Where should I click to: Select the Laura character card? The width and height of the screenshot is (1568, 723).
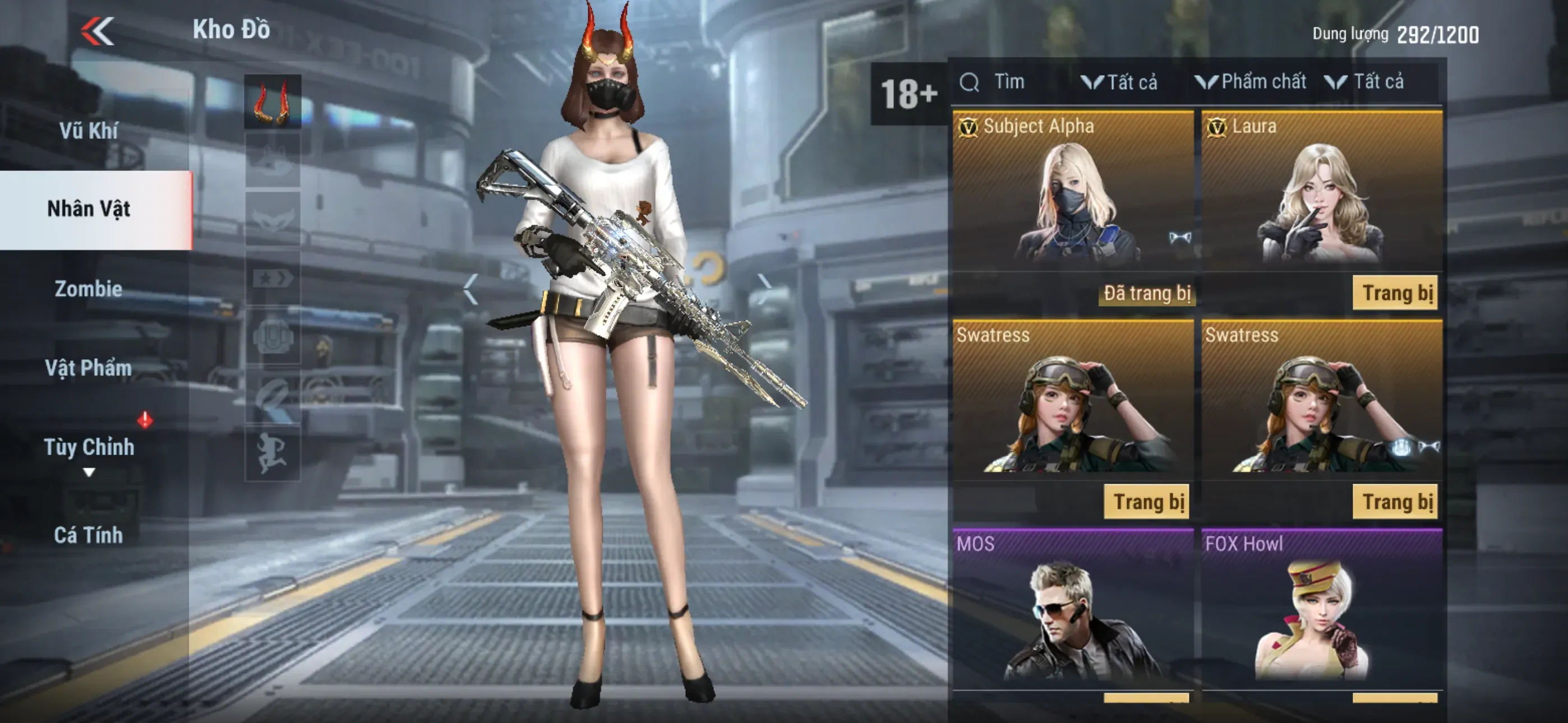click(1321, 192)
